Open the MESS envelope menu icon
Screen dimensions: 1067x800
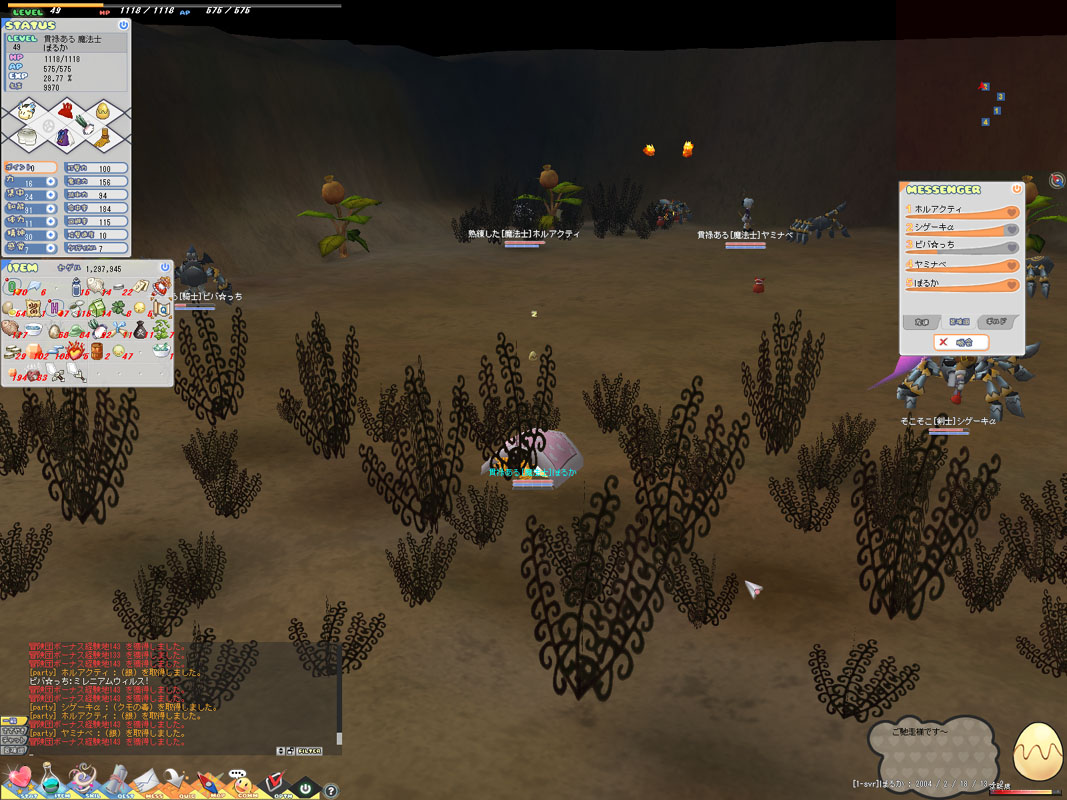(146, 778)
